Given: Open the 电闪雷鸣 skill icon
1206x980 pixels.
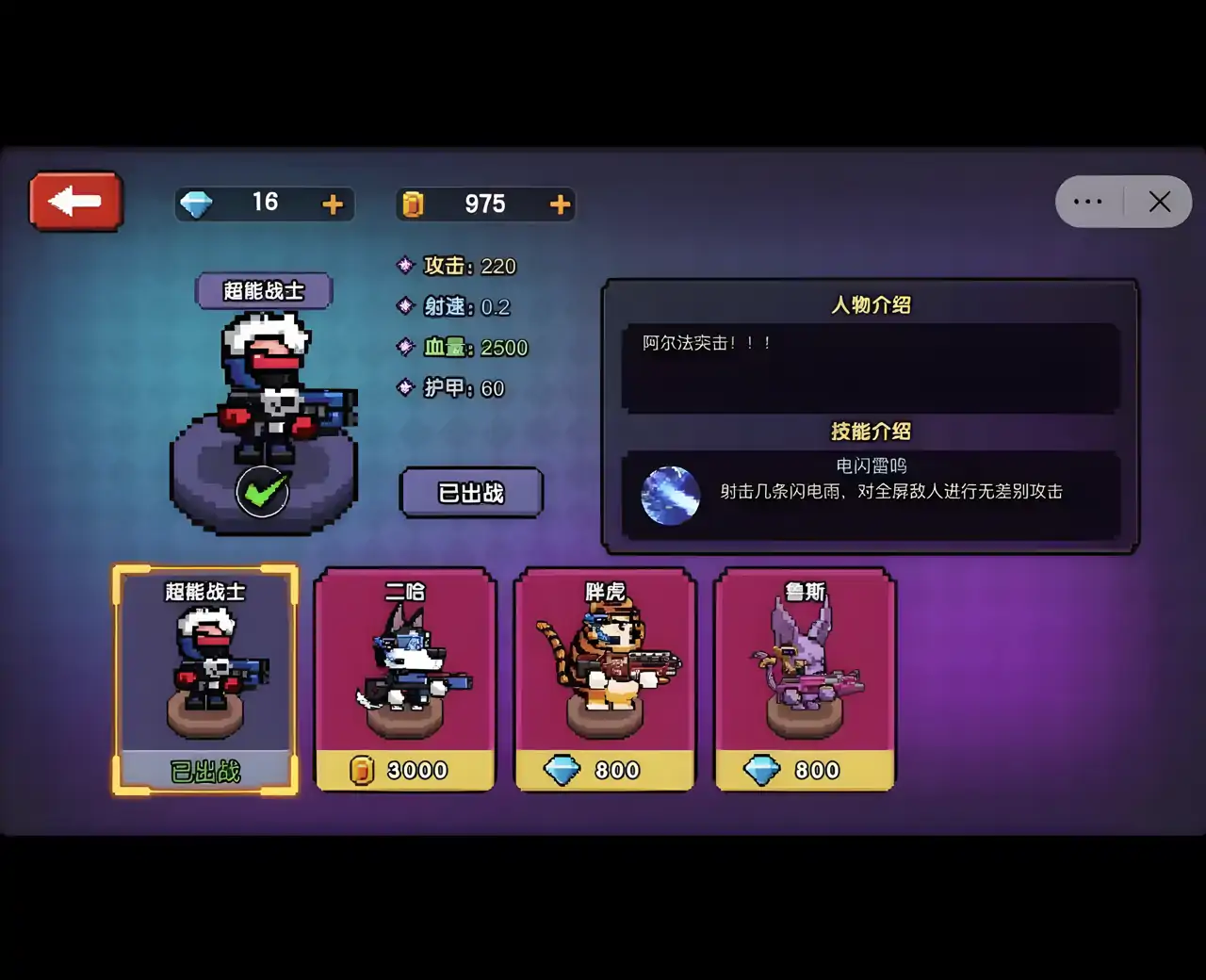Looking at the screenshot, I should pyautogui.click(x=671, y=494).
